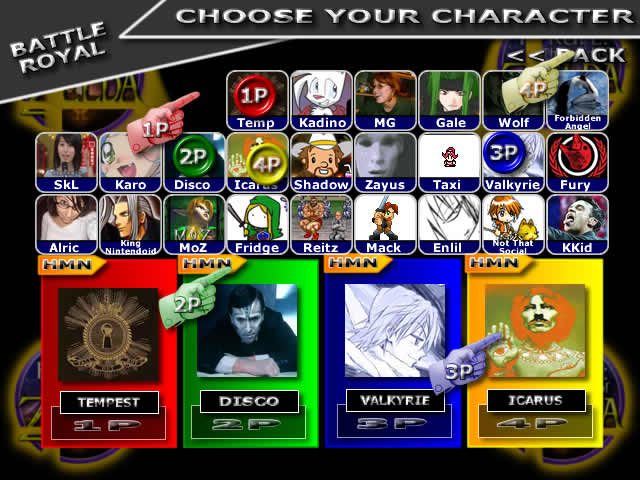Choose the Enlil character tile
The height and width of the screenshot is (480, 640).
tap(450, 222)
